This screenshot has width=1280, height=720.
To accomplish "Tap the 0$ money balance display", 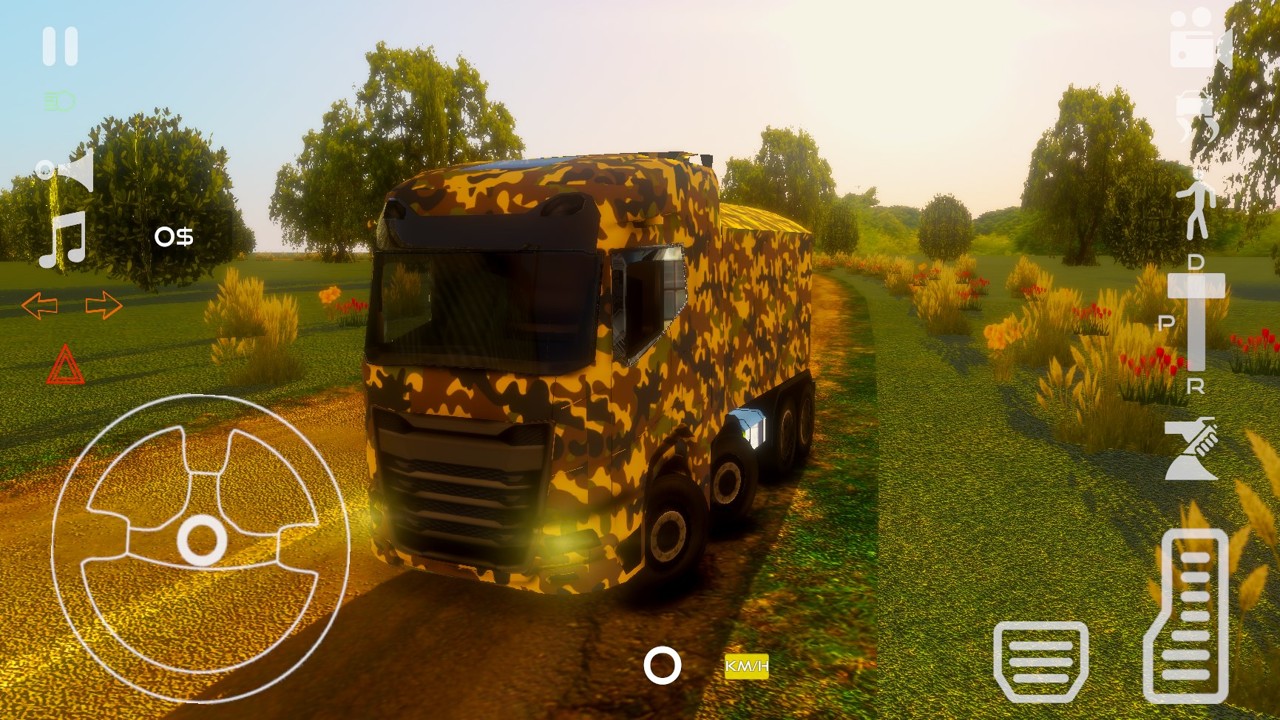I will tap(175, 238).
